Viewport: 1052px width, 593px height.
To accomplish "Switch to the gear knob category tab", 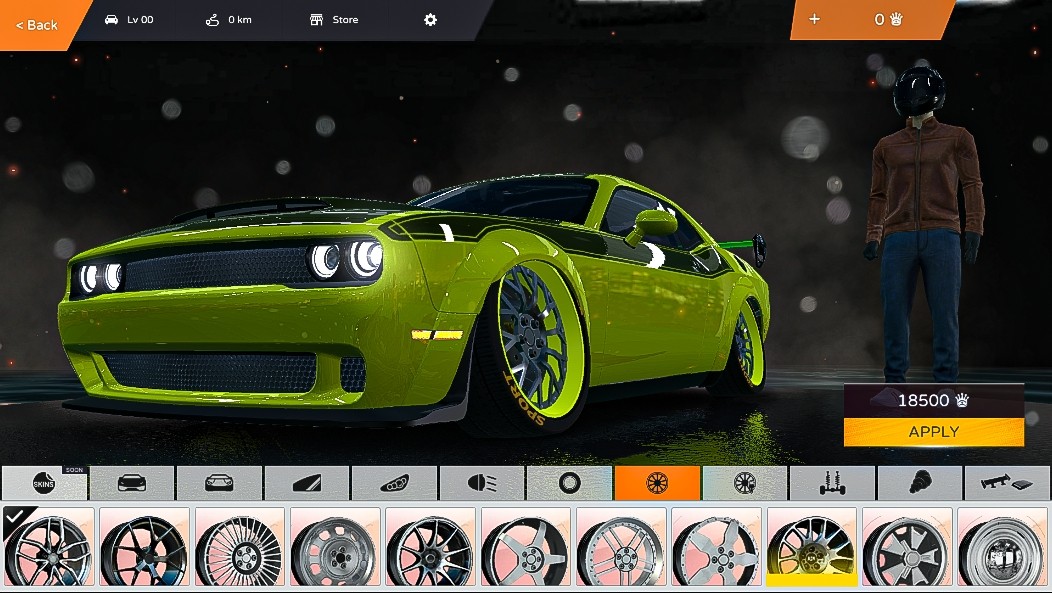I will coord(919,483).
